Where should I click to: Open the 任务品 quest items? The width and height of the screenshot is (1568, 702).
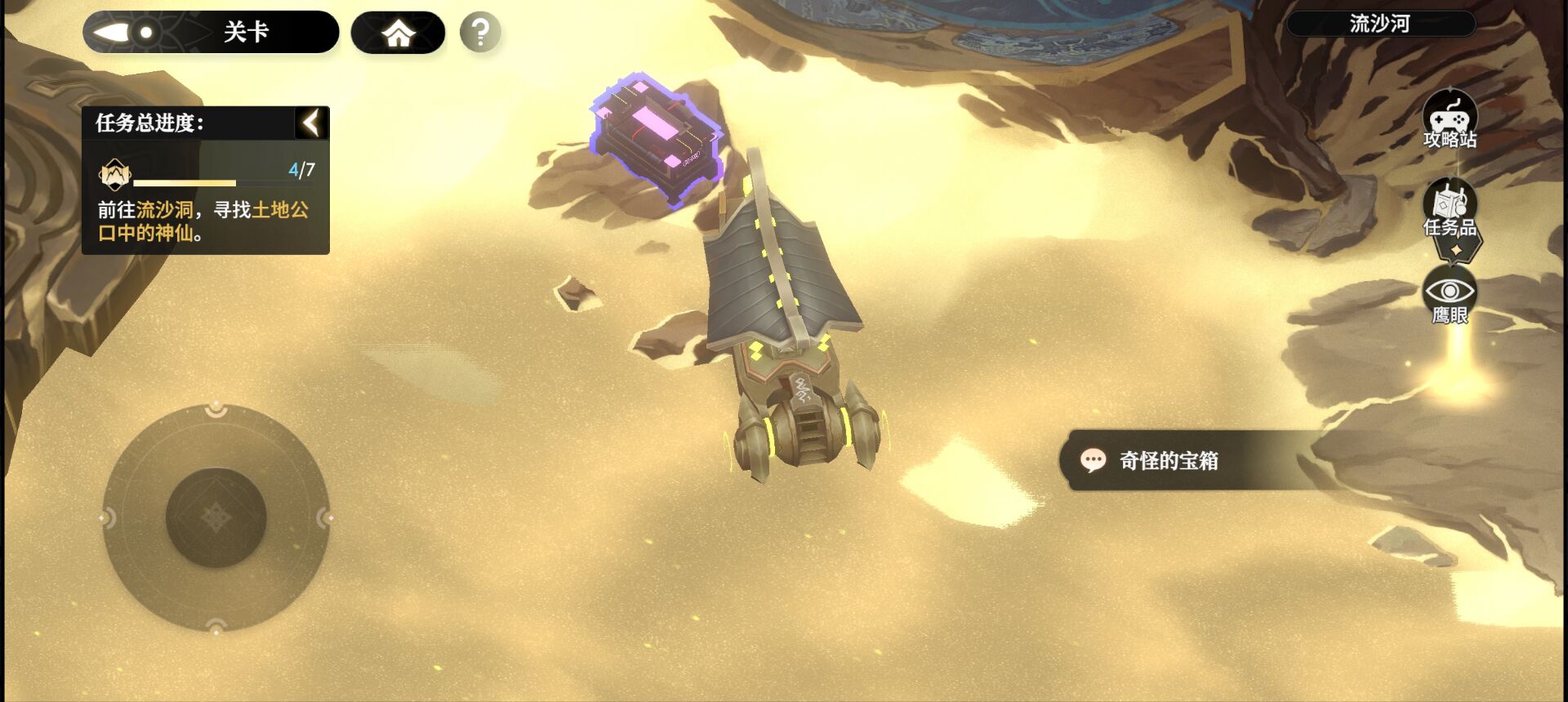1450,210
